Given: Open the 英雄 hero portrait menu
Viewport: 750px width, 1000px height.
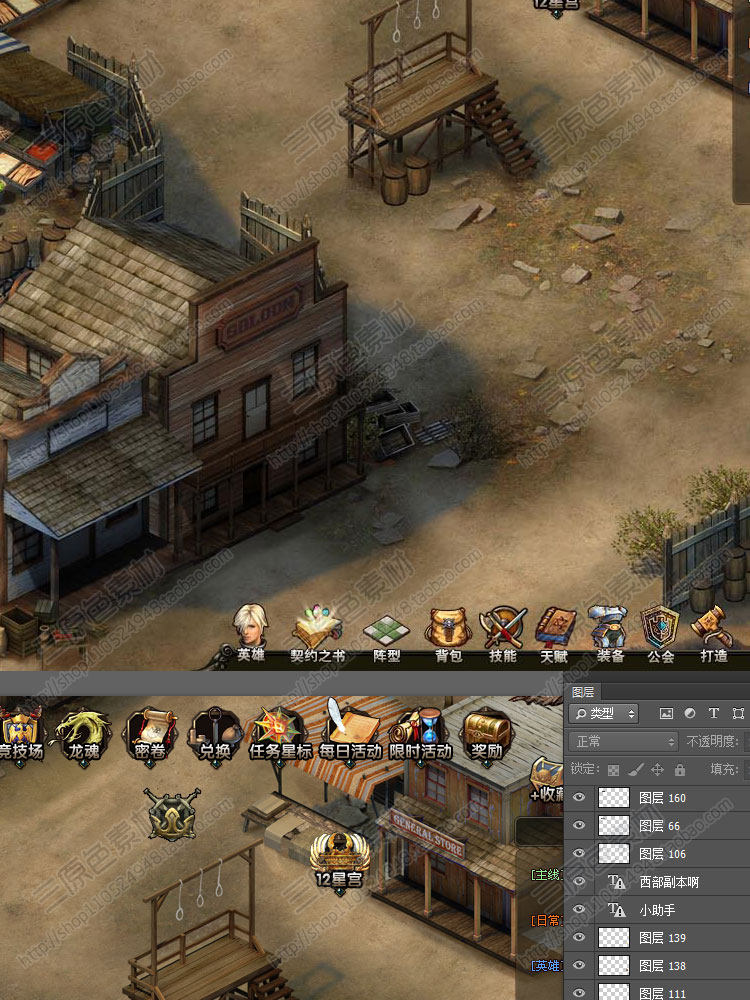Looking at the screenshot, I should pos(250,629).
